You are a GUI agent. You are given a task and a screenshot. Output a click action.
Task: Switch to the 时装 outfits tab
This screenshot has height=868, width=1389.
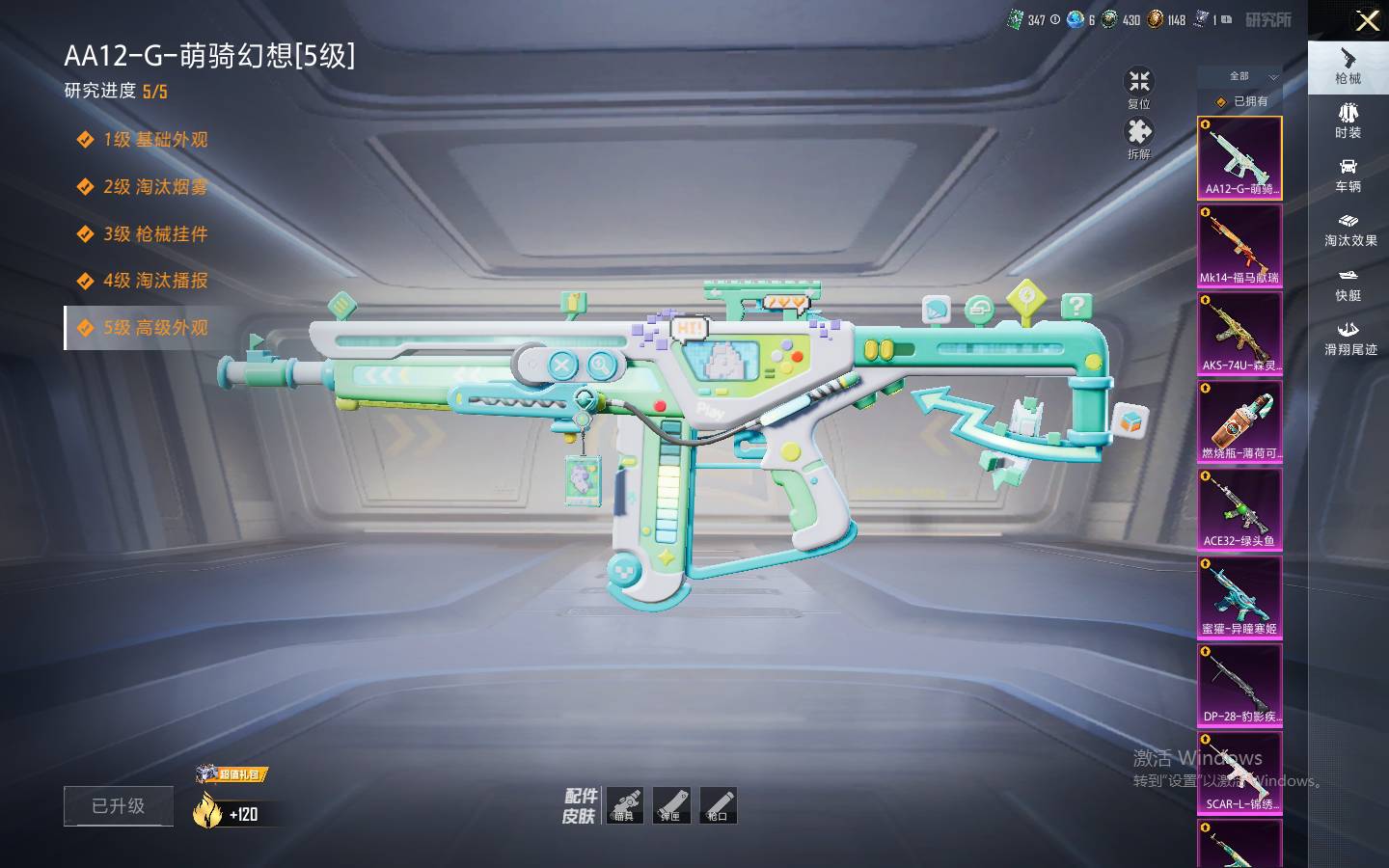coord(1348,121)
